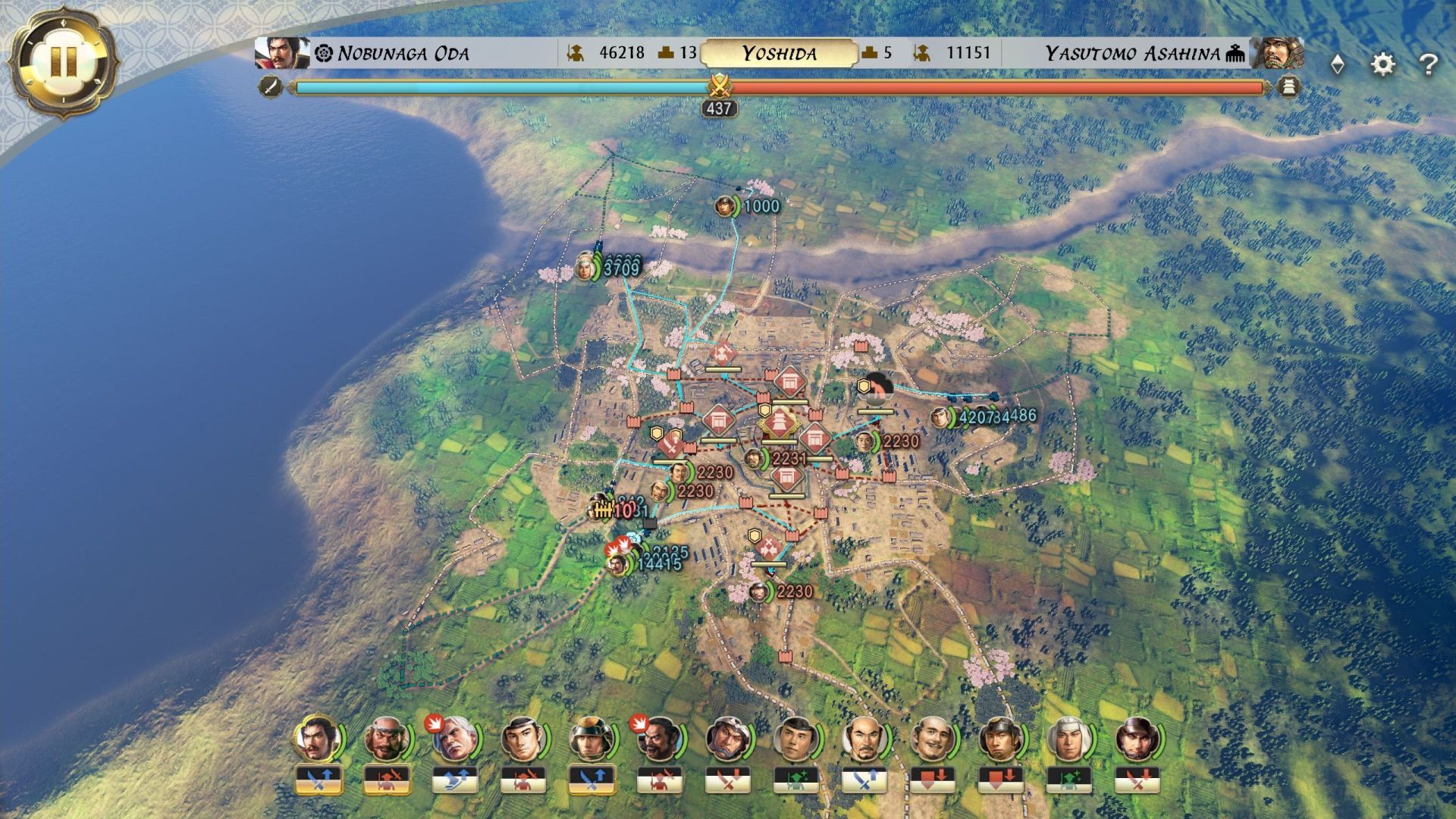Choose the red-headband bearded officer in roster
Screen dimensions: 1456x819
pos(387,739)
